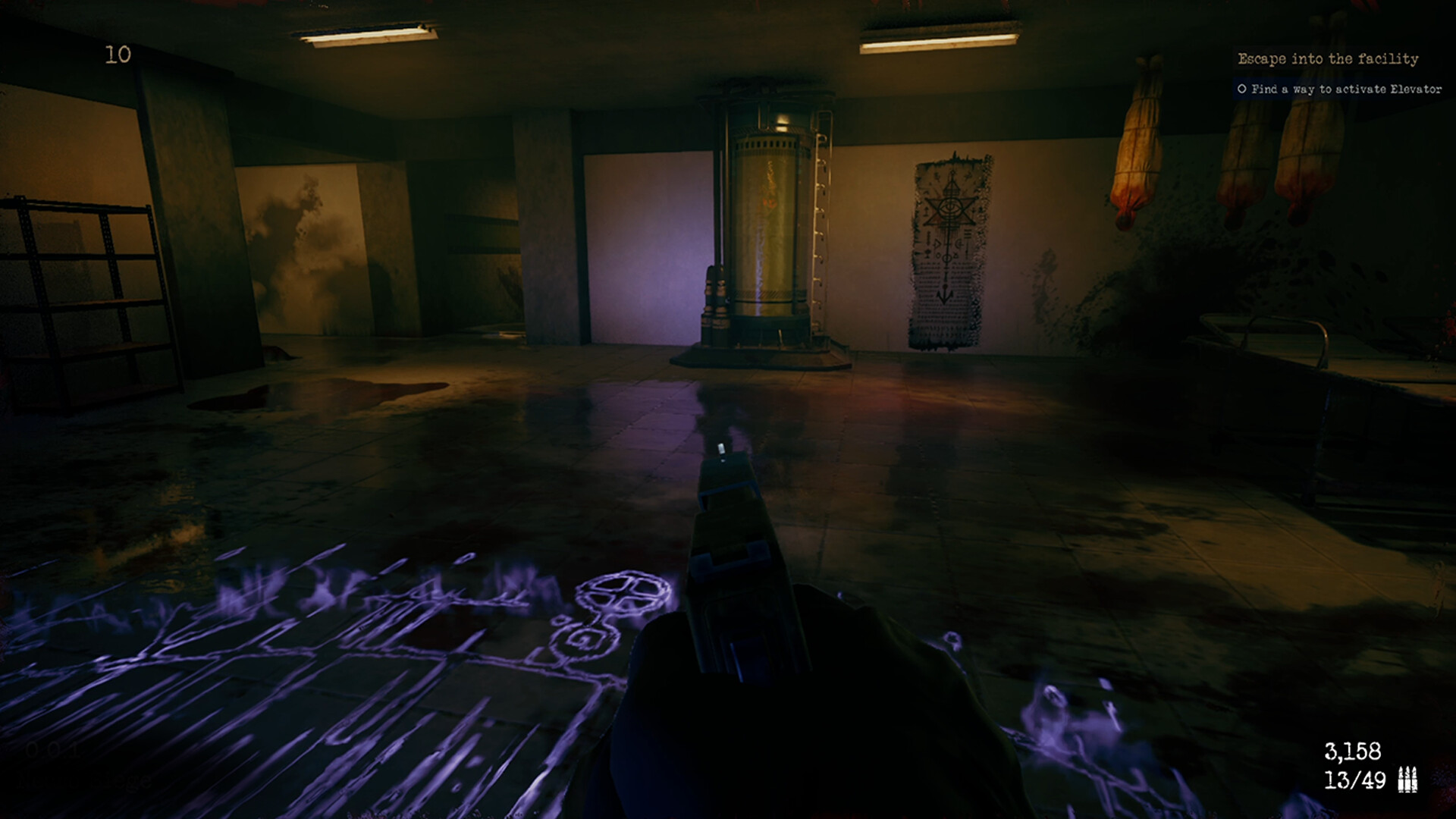The height and width of the screenshot is (819, 1456).
Task: Toggle the elevator objective marker circle
Action: click(x=1241, y=89)
